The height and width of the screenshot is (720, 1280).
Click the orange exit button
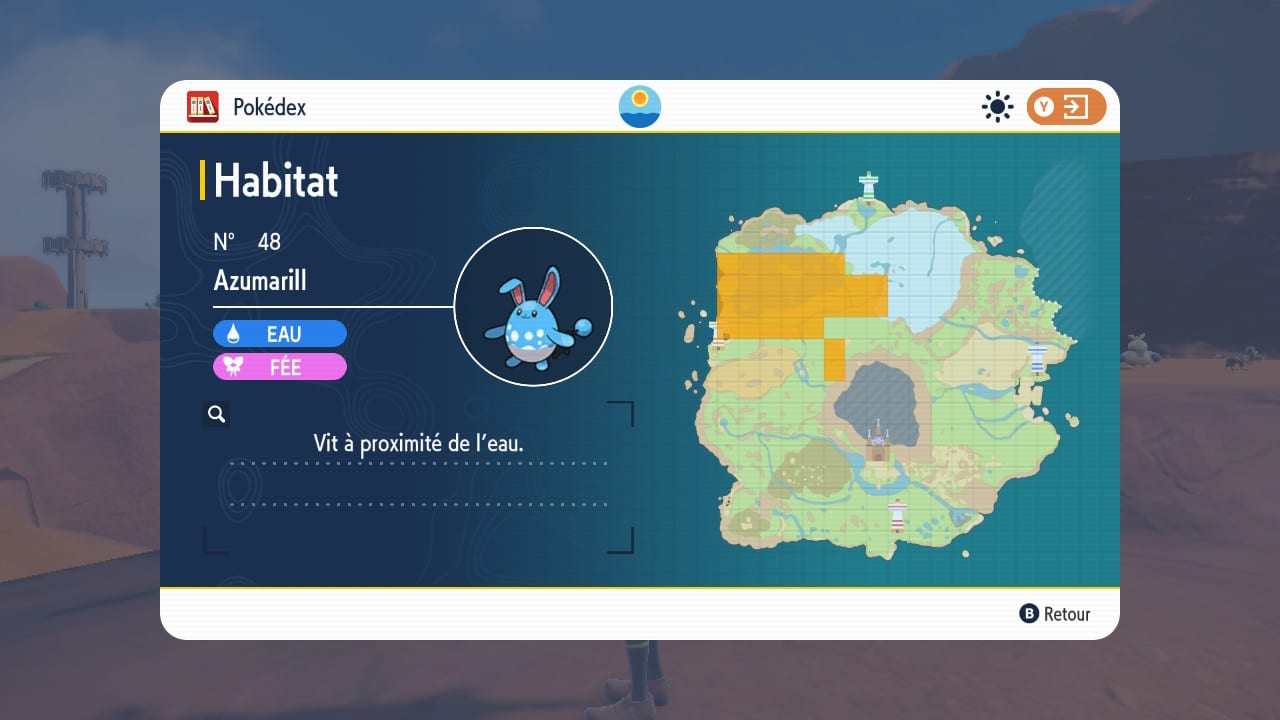[1066, 107]
